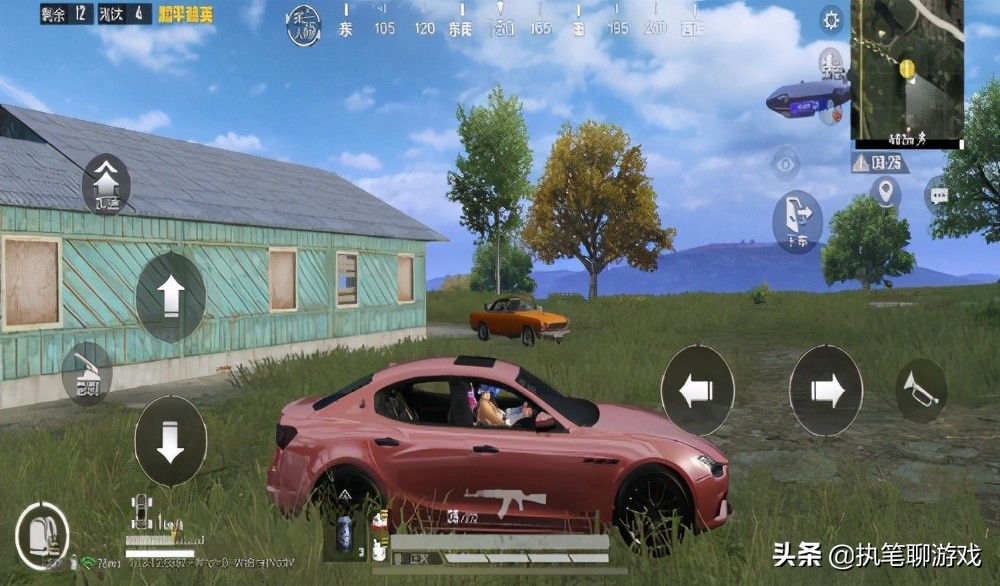Open the backpack inventory
1000x586 pixels.
pyautogui.click(x=42, y=536)
